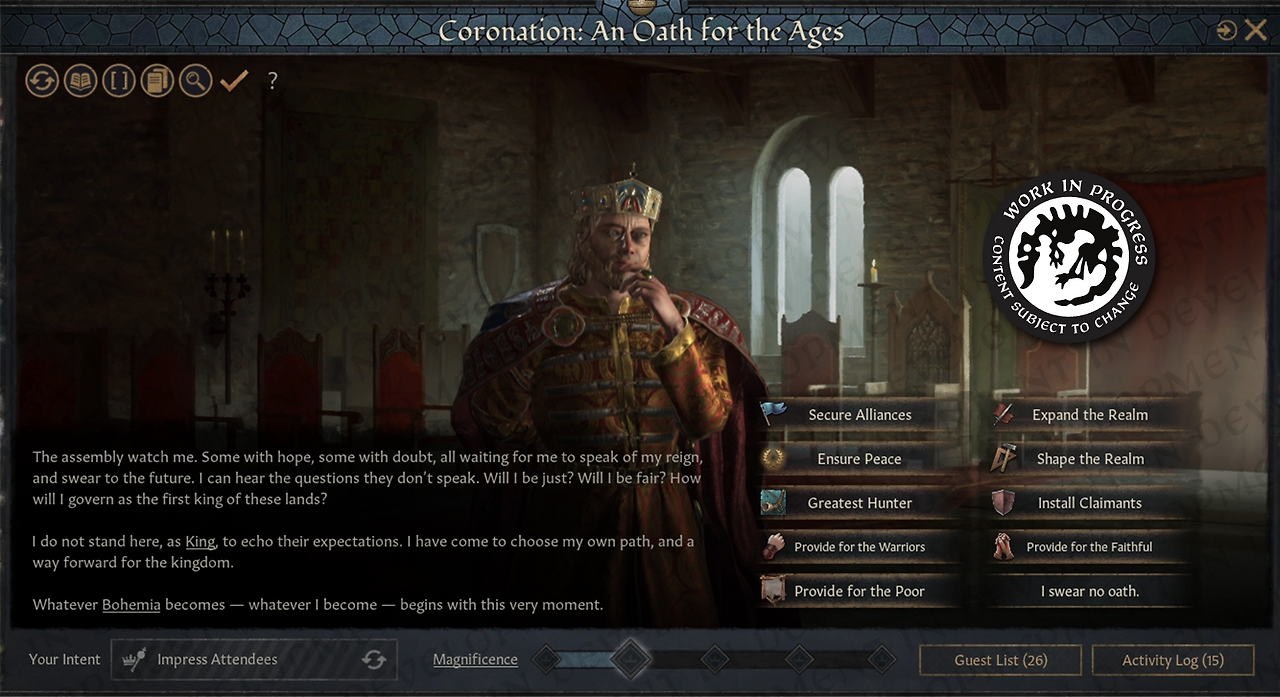
Task: Close the coronation event window
Action: (1256, 31)
